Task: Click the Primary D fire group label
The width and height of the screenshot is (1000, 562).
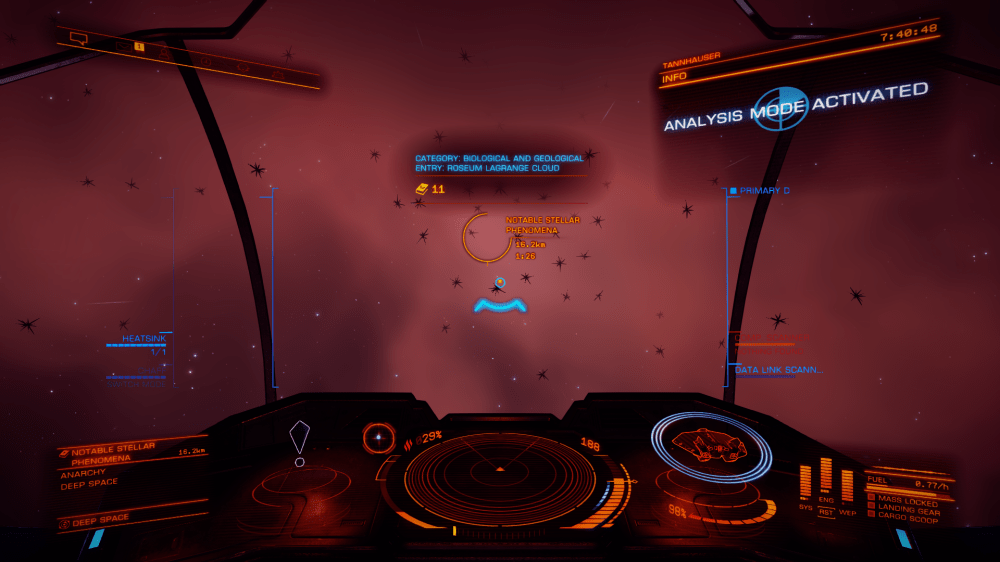Action: [765, 190]
